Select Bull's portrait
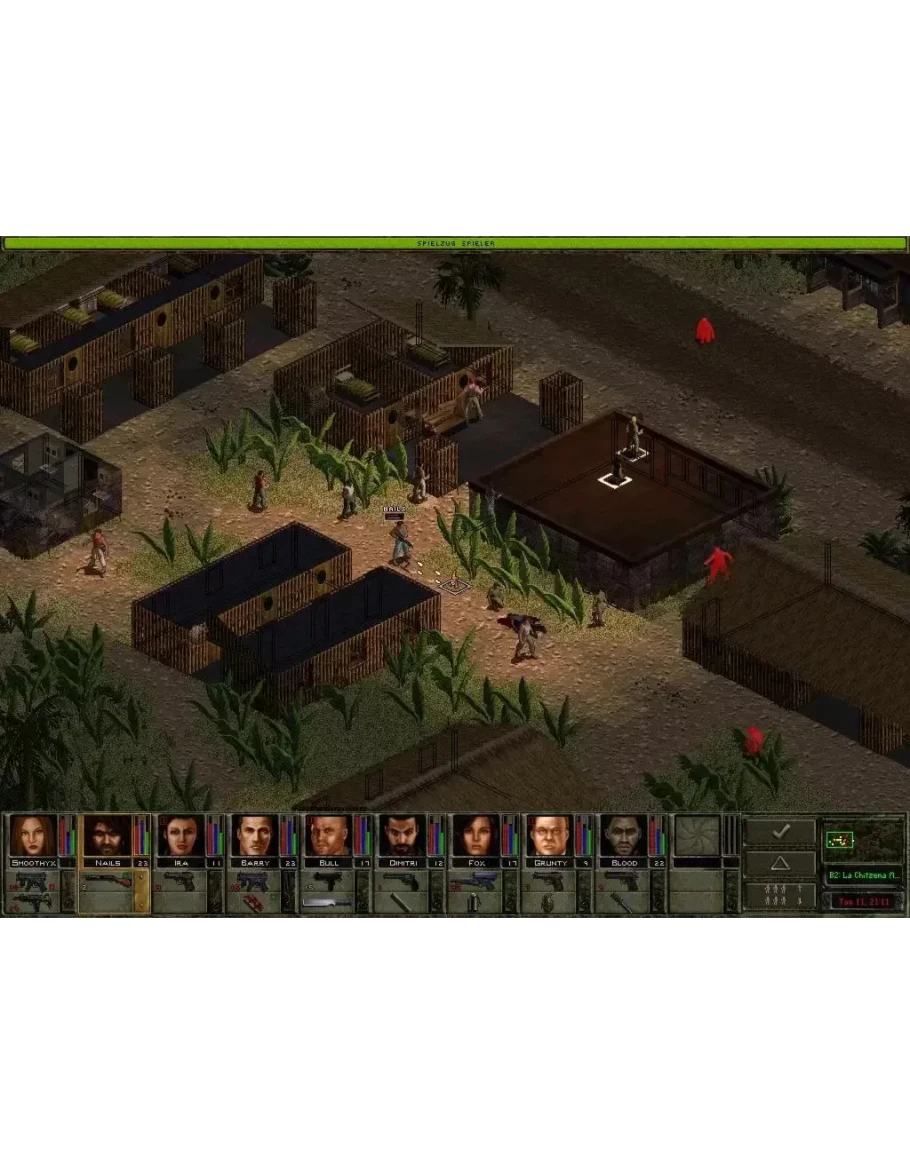 (x=328, y=836)
